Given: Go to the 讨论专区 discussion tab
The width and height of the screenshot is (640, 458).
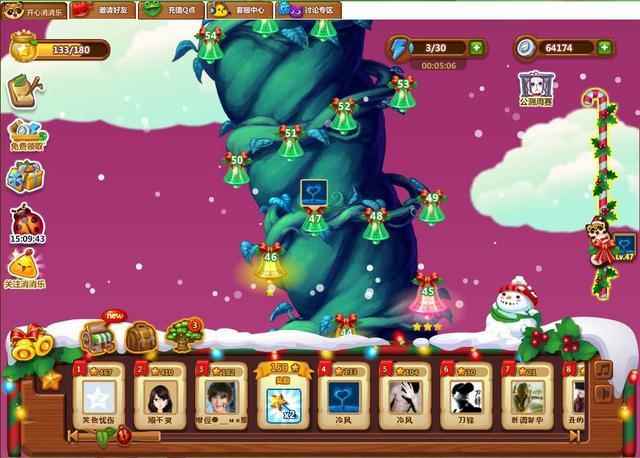Looking at the screenshot, I should tap(308, 9).
